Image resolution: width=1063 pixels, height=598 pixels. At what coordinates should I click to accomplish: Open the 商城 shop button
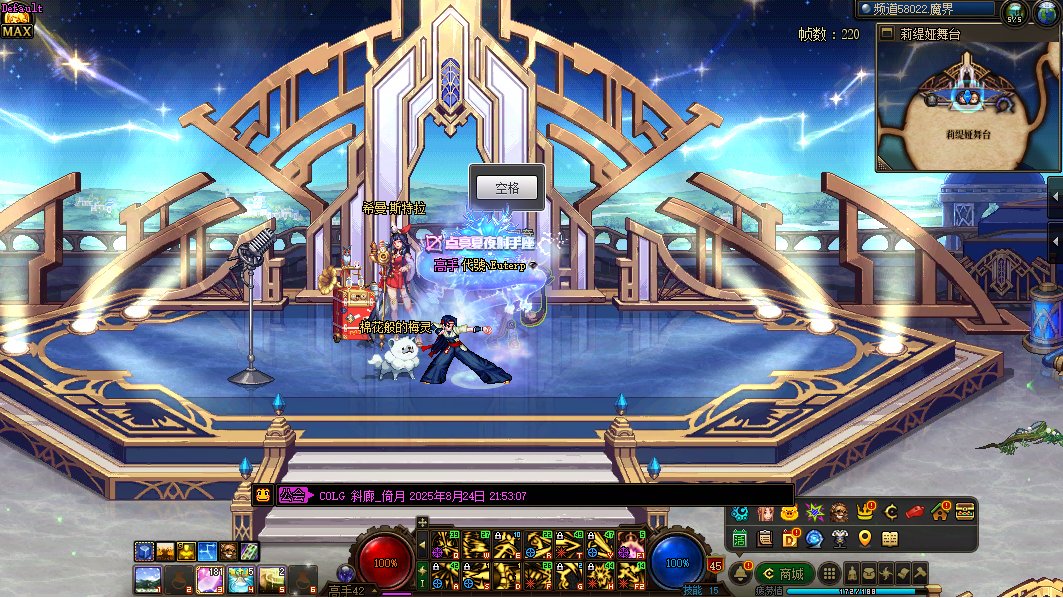(785, 574)
